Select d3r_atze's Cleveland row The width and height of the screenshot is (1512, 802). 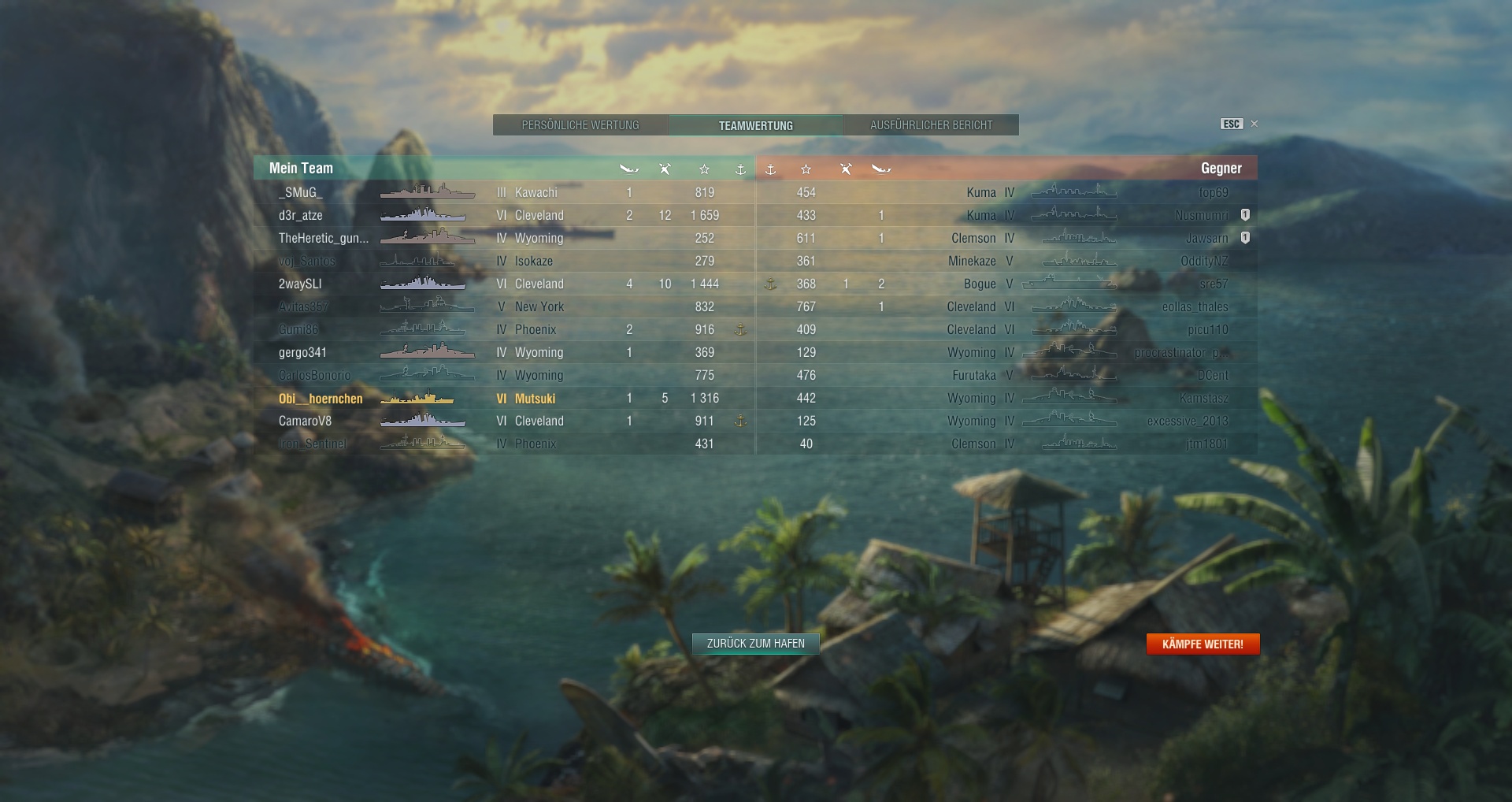click(301, 215)
